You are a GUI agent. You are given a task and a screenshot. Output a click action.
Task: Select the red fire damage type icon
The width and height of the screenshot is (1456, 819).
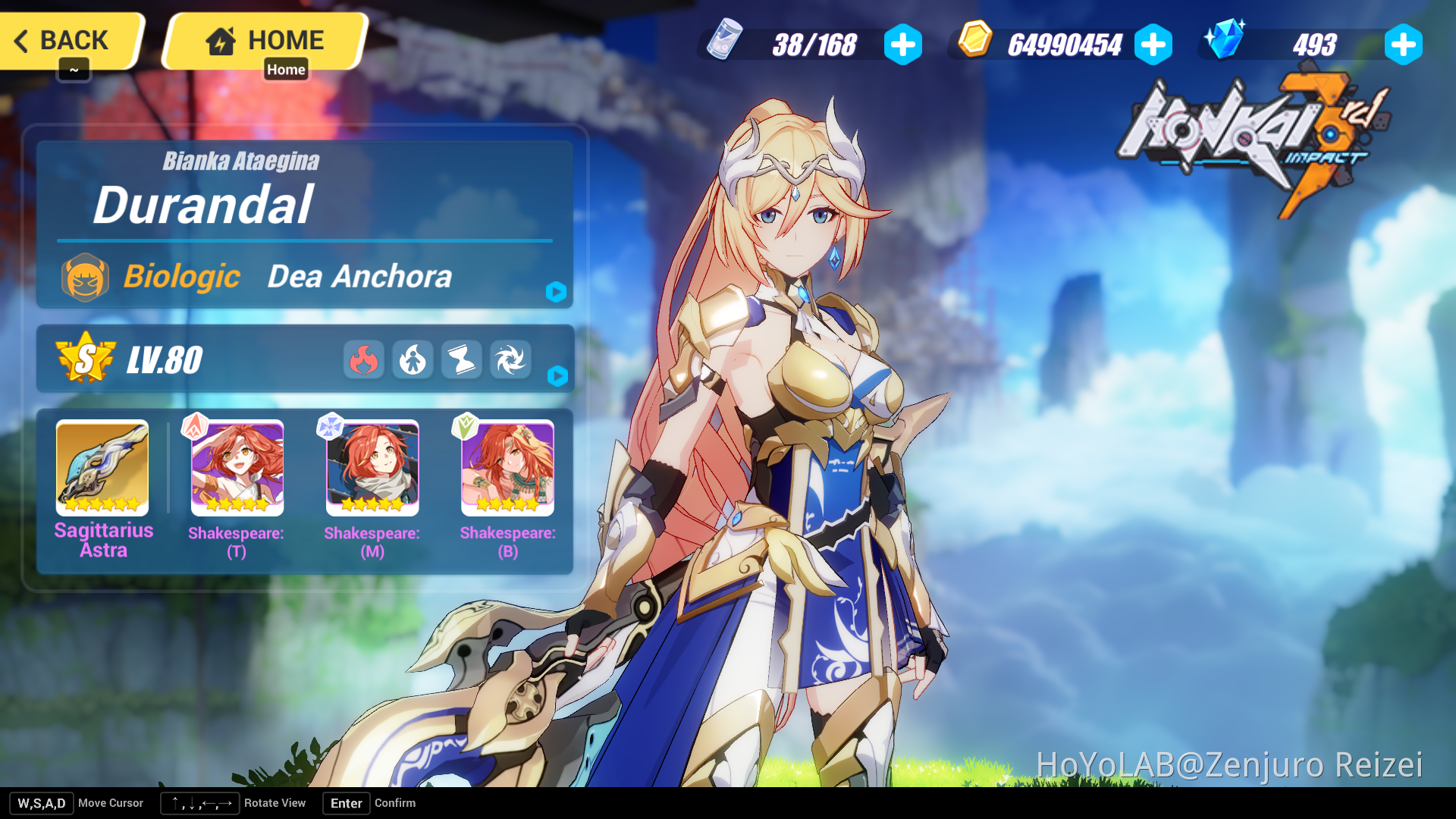point(364,359)
